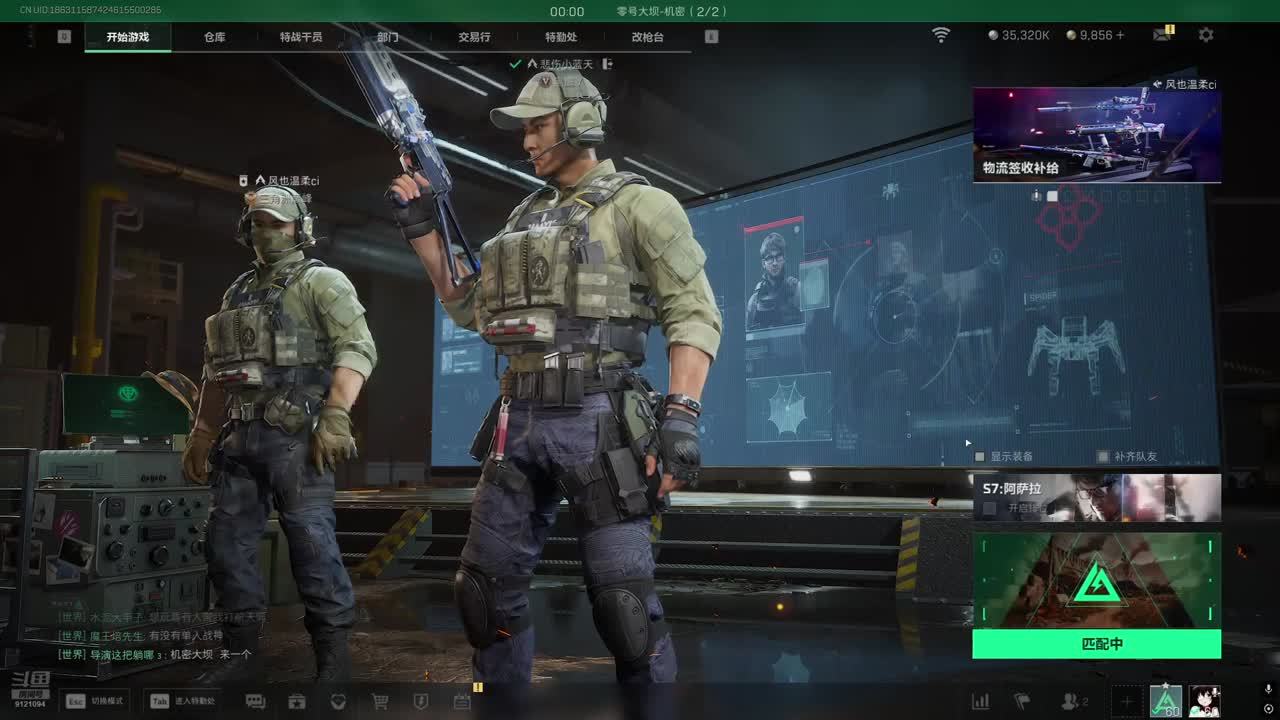Image resolution: width=1280 pixels, height=720 pixels.
Task: Open the mail envelope icon
Action: 1162,35
